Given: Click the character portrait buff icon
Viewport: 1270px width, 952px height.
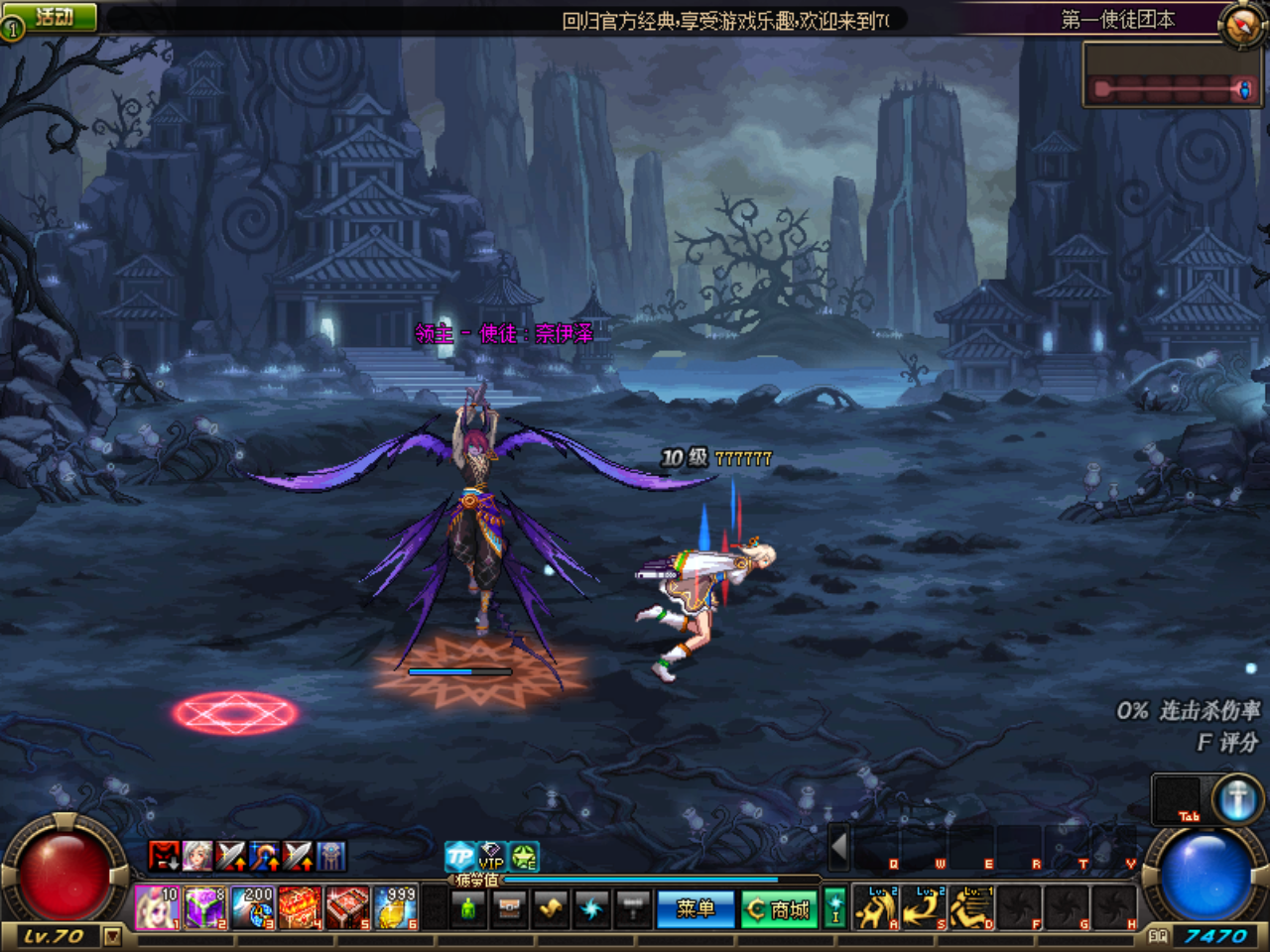Looking at the screenshot, I should [196, 856].
